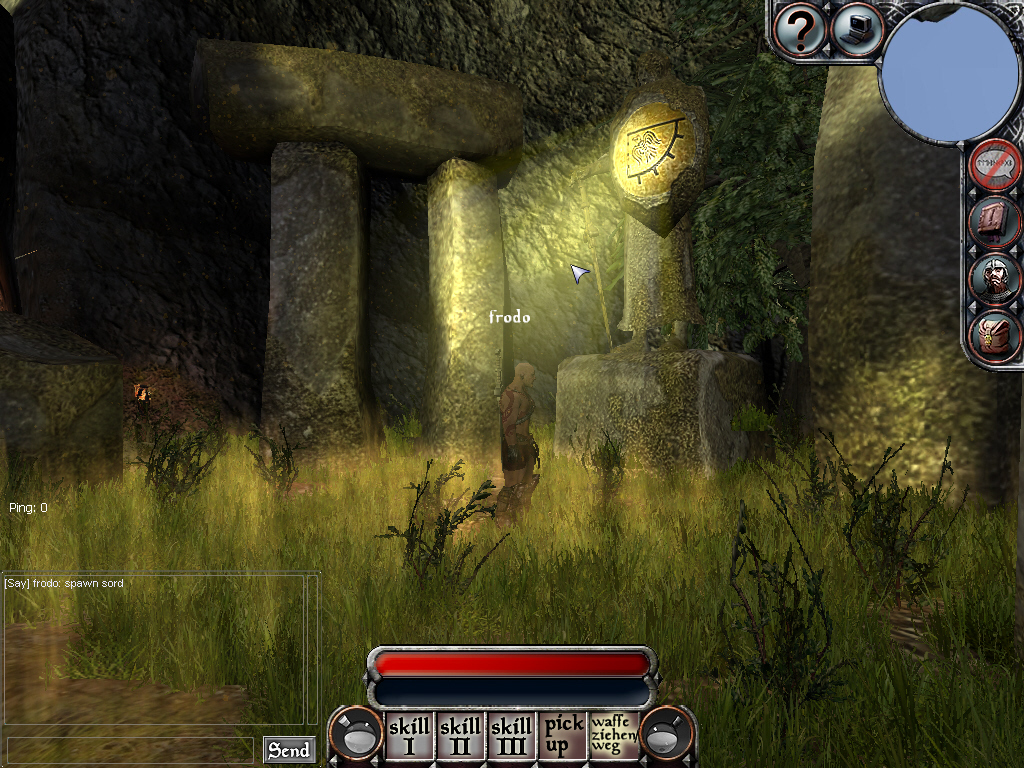The height and width of the screenshot is (768, 1024).
Task: Activate the skill II button
Action: pyautogui.click(x=460, y=737)
